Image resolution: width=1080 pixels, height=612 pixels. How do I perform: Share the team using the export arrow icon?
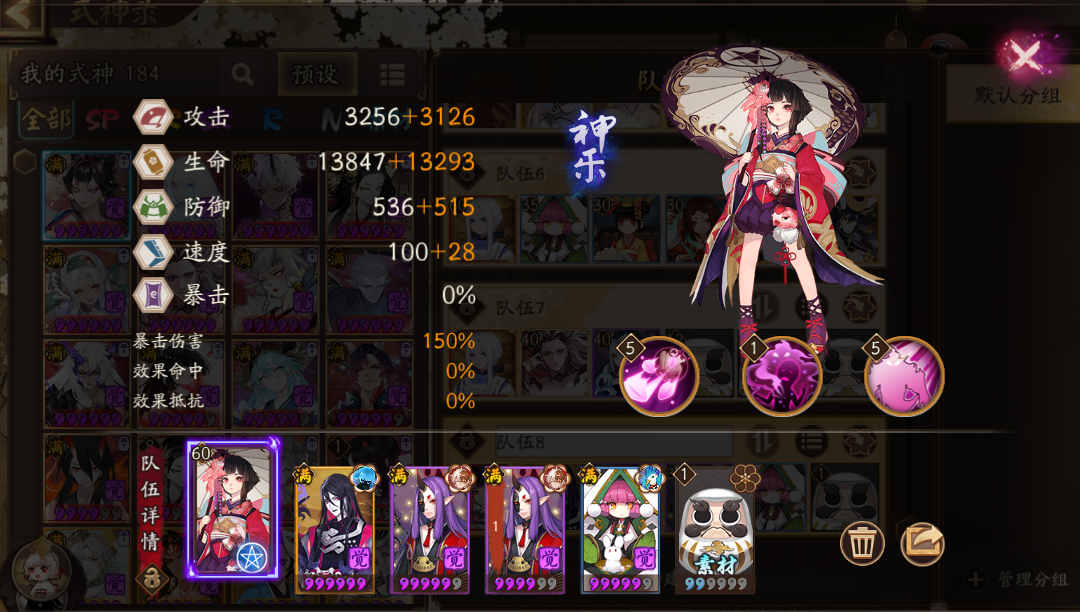pyautogui.click(x=922, y=542)
